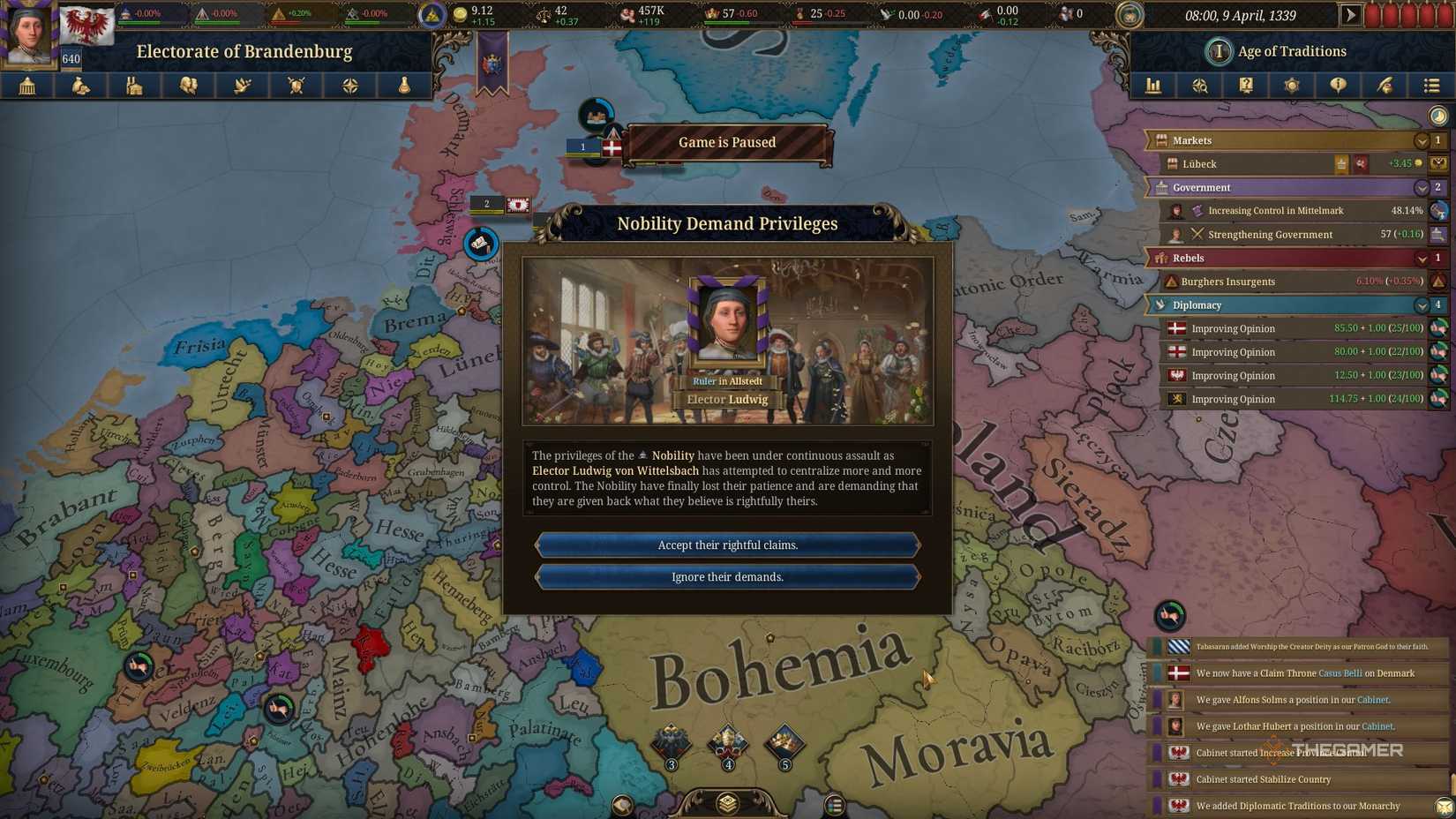Open the Economy money bag panel

[80, 86]
